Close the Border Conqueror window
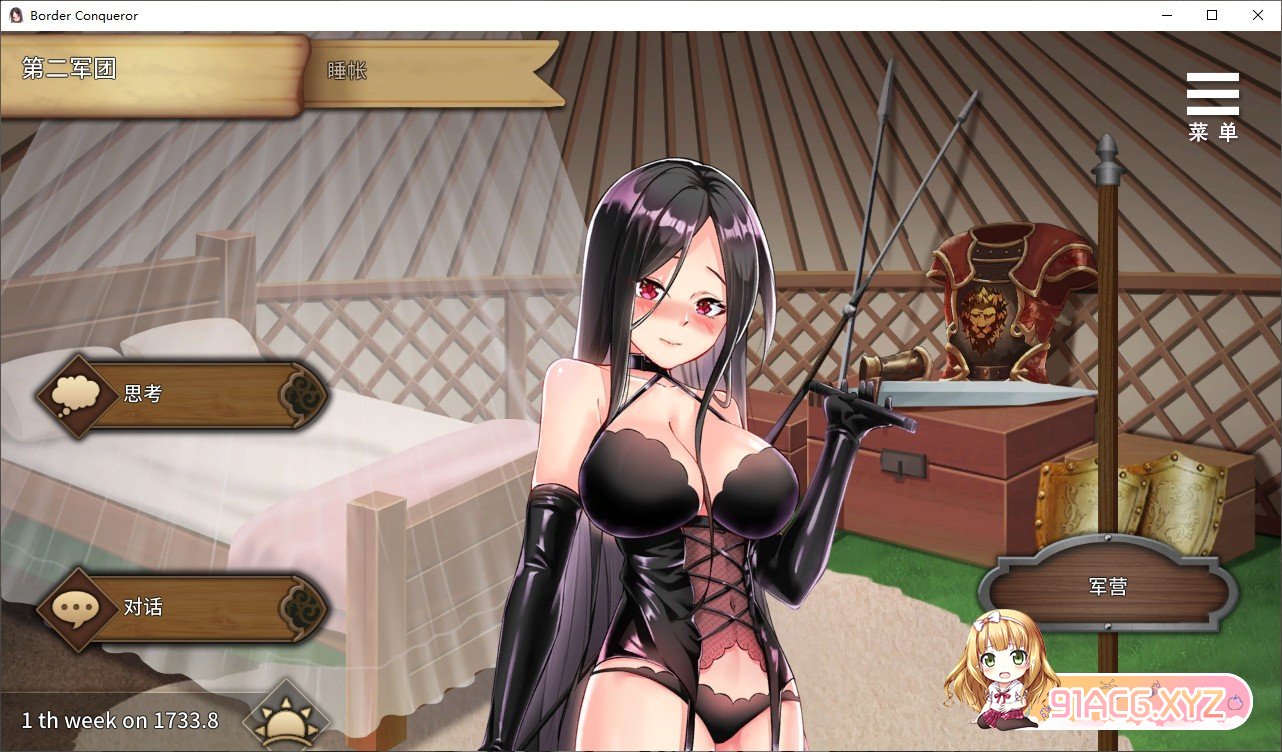Image resolution: width=1282 pixels, height=752 pixels. coord(1257,15)
